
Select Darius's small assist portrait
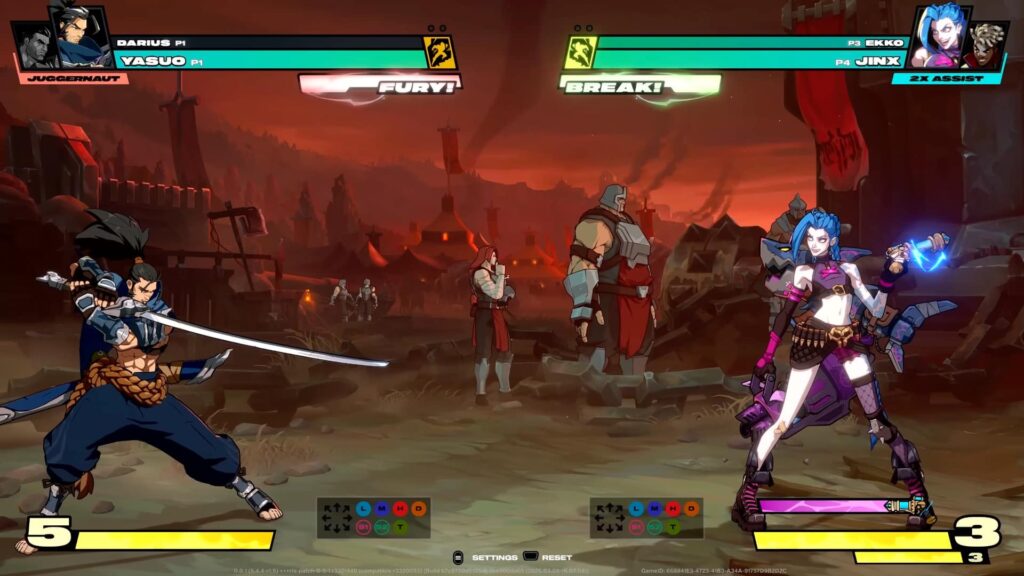[33, 46]
